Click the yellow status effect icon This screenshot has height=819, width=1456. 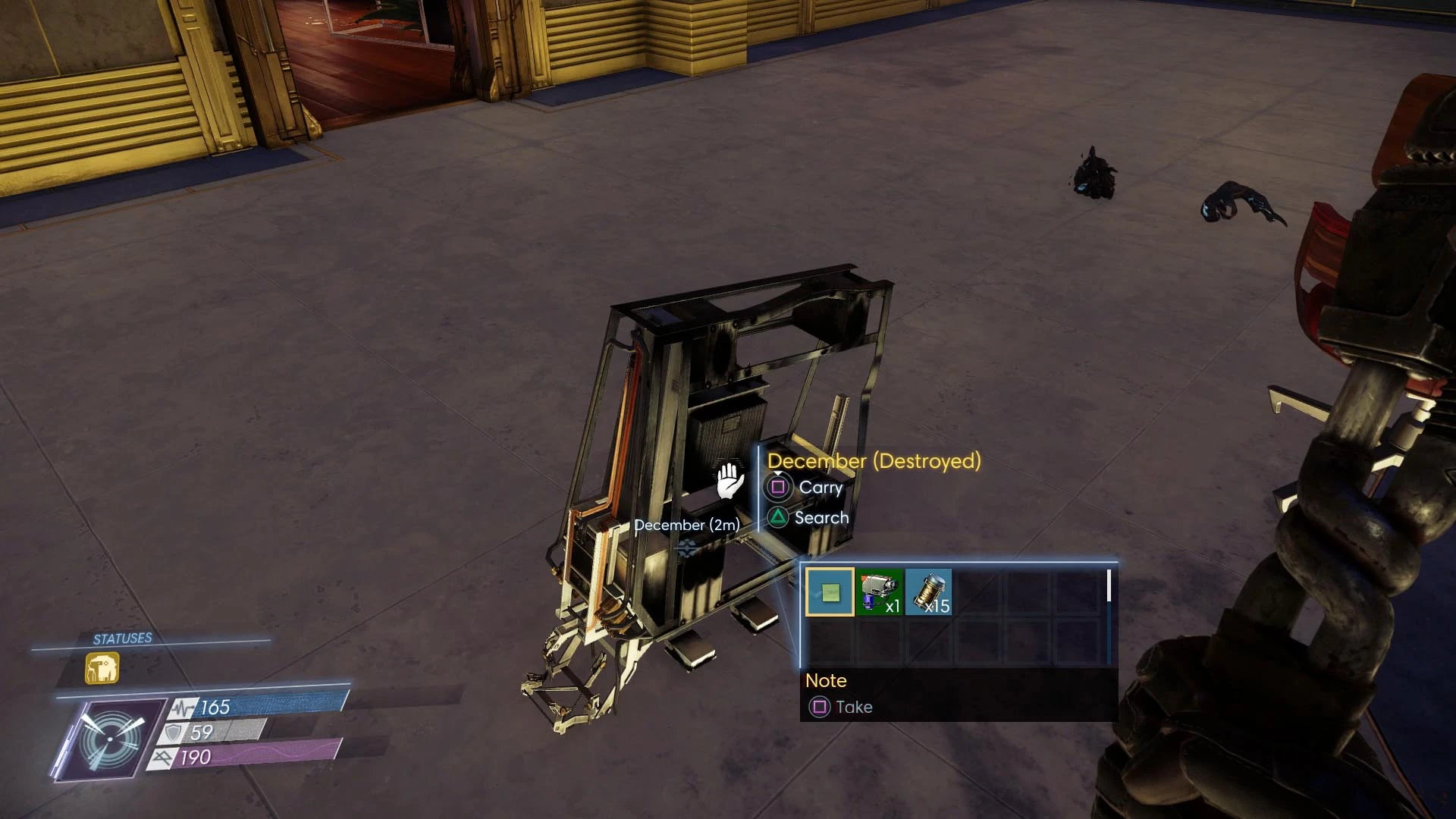pos(102,669)
